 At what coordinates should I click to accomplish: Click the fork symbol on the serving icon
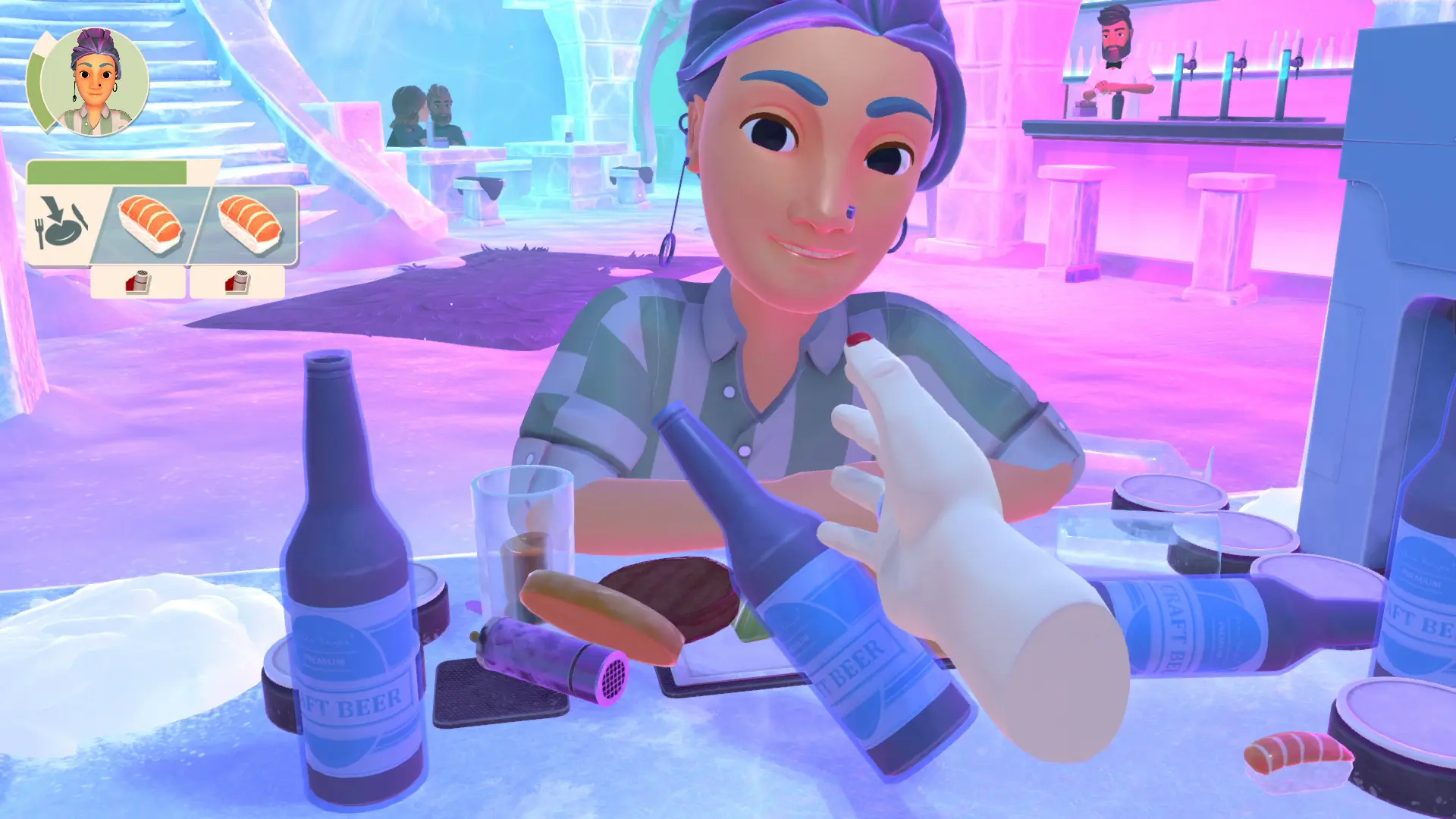[x=41, y=234]
